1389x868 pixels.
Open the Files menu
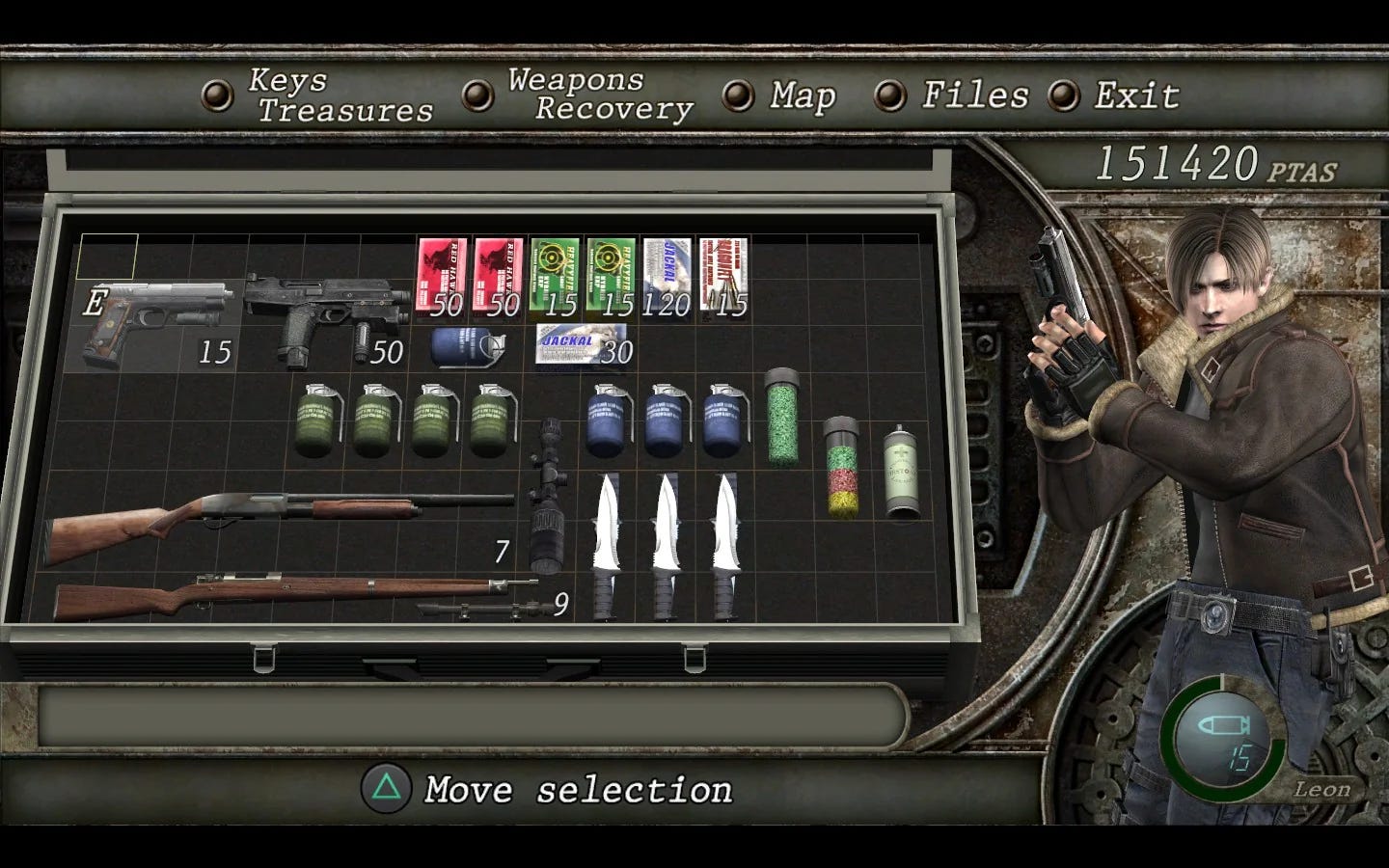[x=974, y=95]
